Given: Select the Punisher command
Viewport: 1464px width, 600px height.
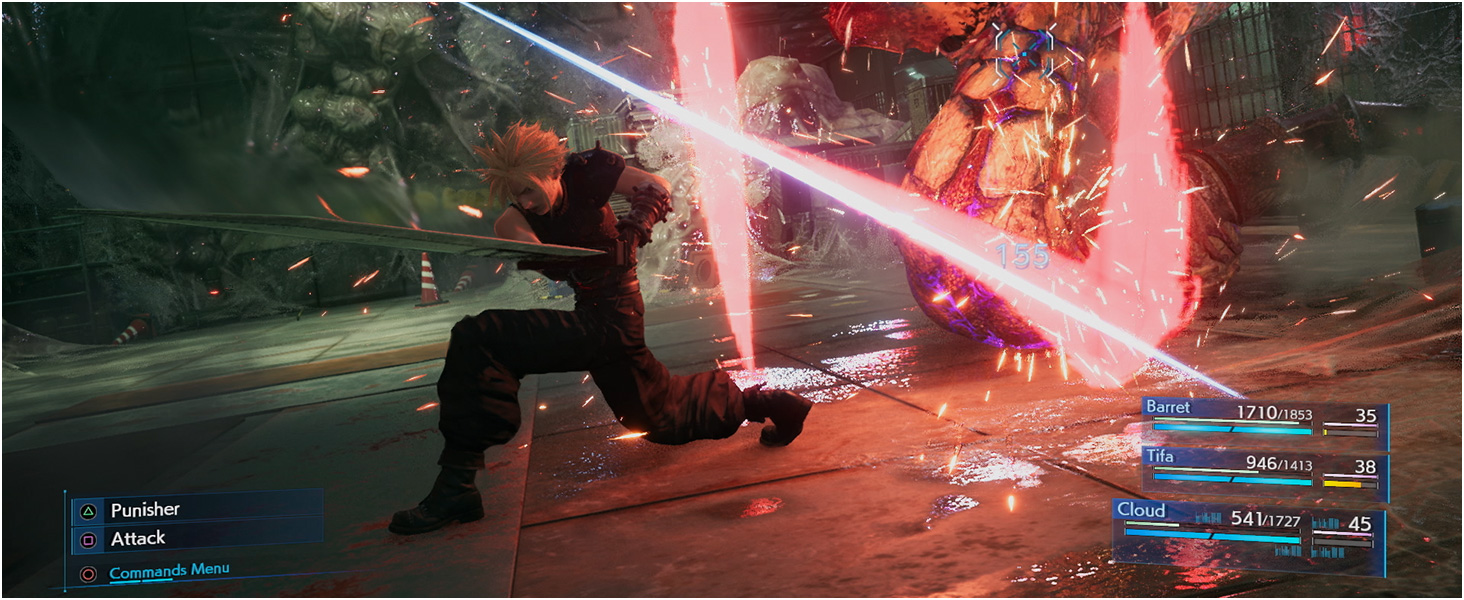Looking at the screenshot, I should 145,510.
